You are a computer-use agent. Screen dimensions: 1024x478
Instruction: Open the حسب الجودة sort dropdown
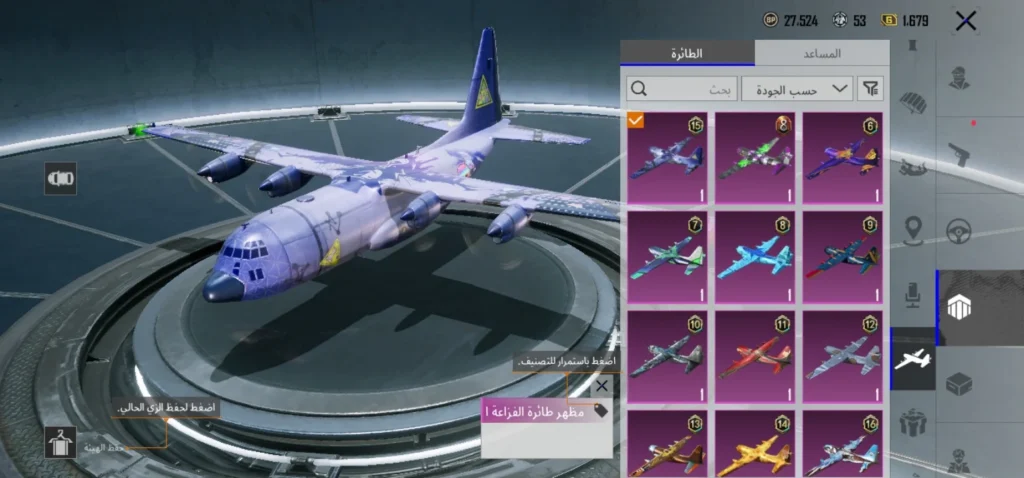(797, 89)
